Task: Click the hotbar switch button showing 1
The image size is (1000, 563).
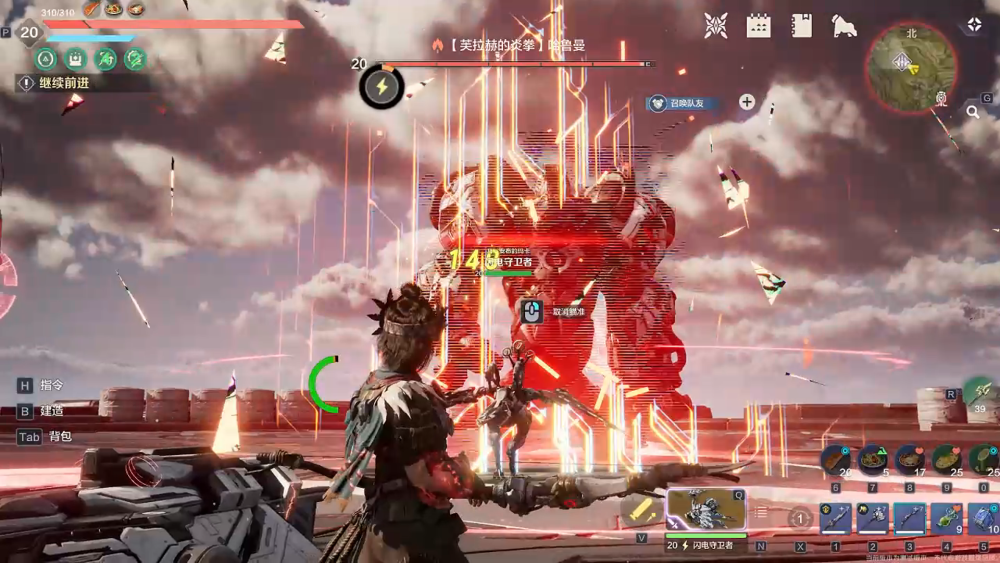Action: [x=799, y=518]
